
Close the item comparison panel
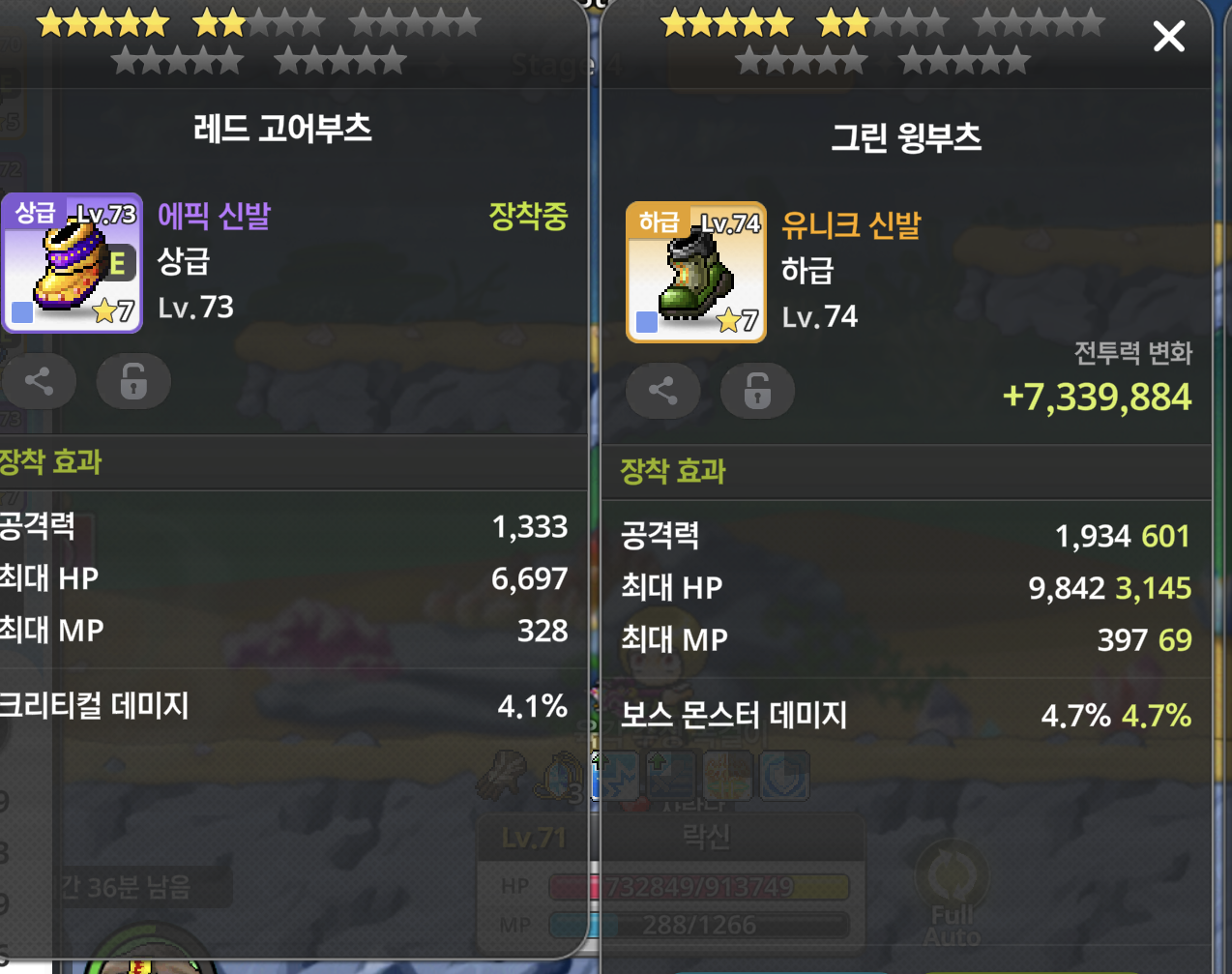point(1168,38)
